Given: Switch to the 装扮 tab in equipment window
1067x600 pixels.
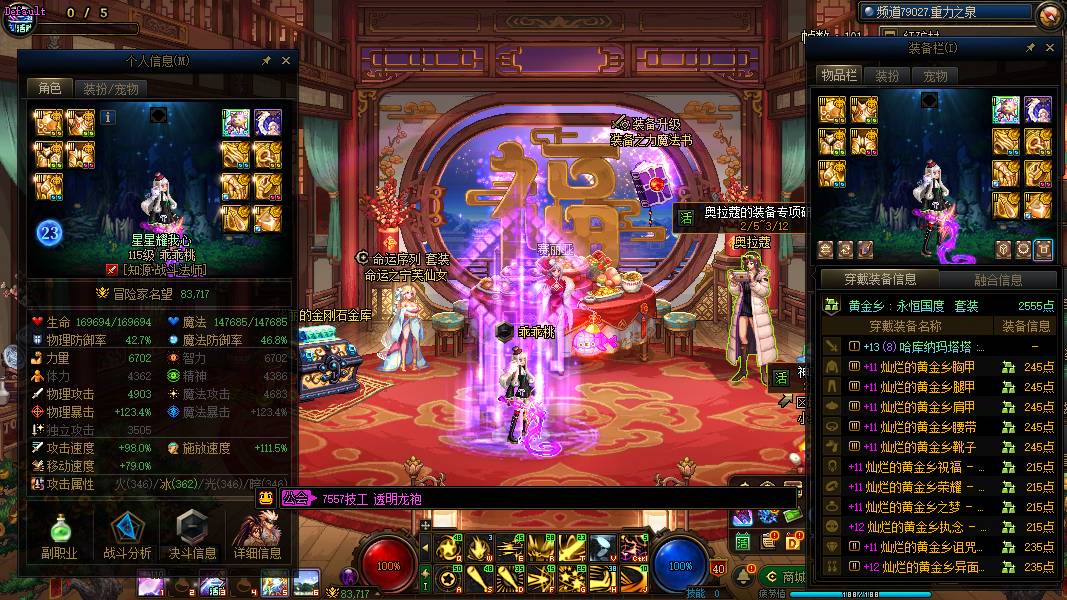Looking at the screenshot, I should (887, 76).
